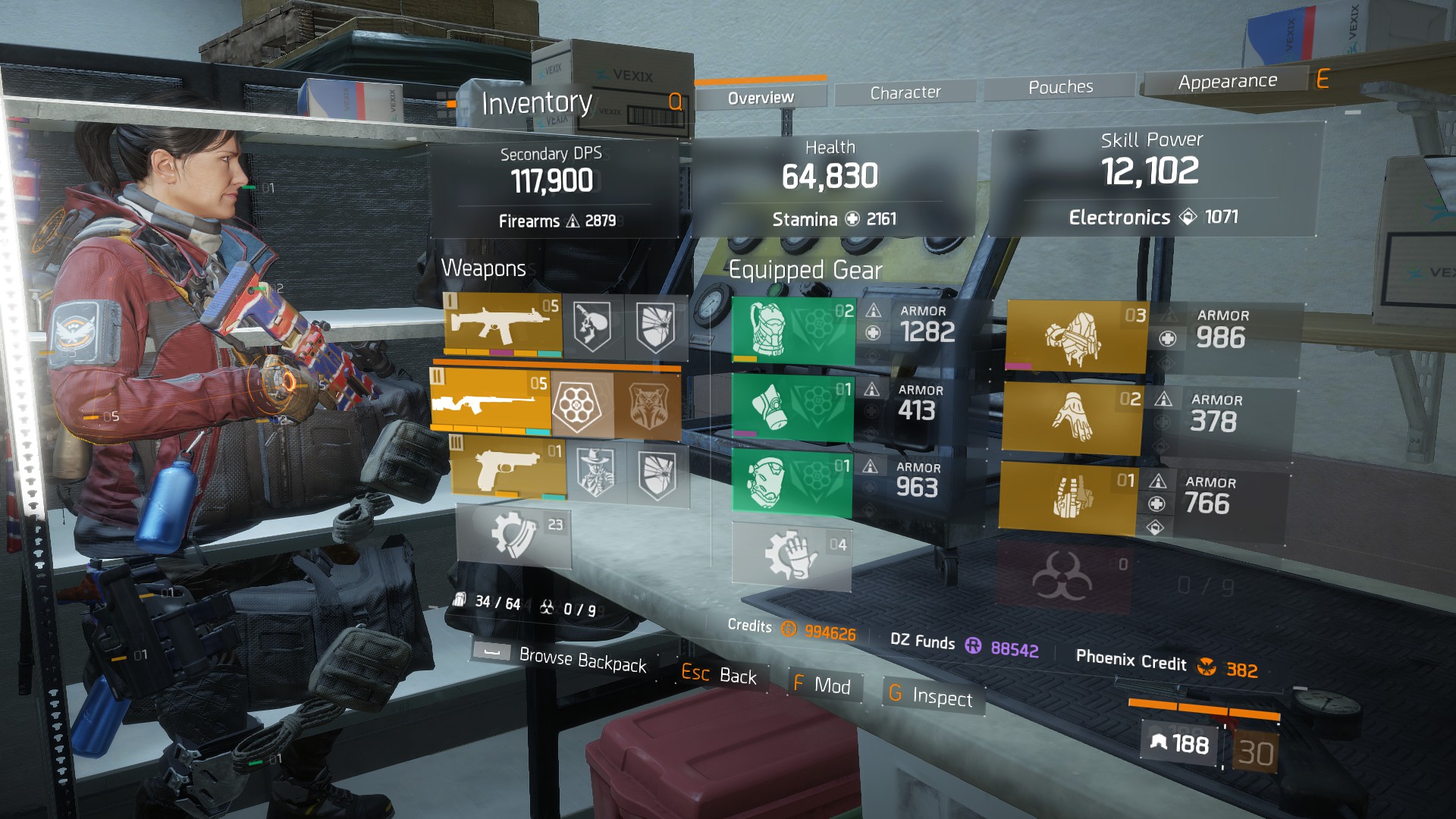Screen dimensions: 1456x819
Task: Open the Pouches tab
Action: [1060, 87]
